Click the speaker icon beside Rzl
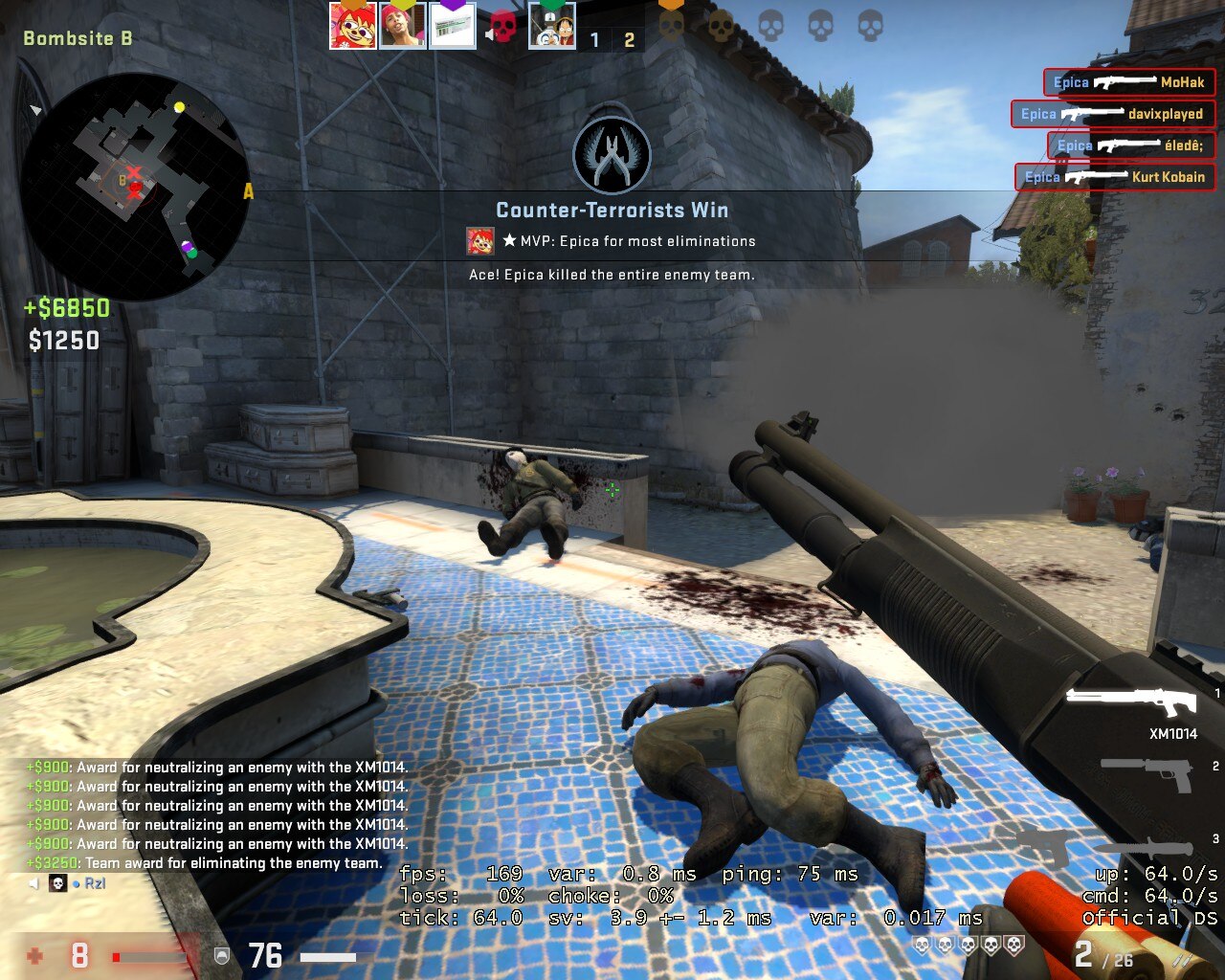Image resolution: width=1225 pixels, height=980 pixels. click(x=33, y=883)
